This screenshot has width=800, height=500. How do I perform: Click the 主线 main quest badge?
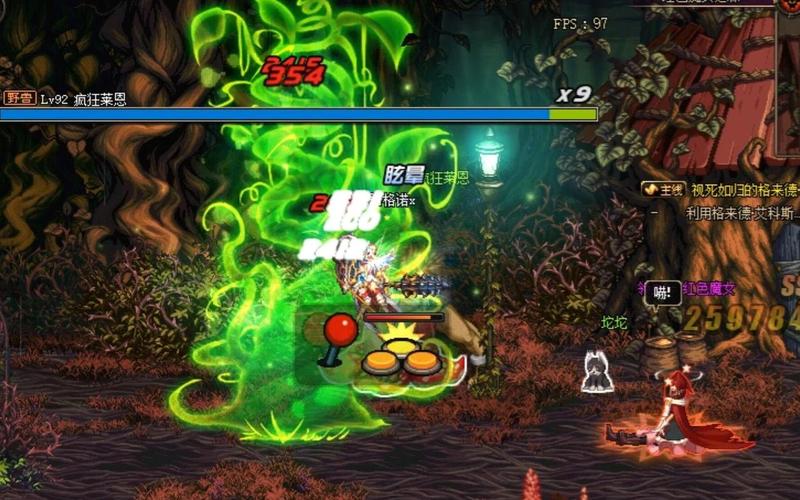(x=662, y=189)
